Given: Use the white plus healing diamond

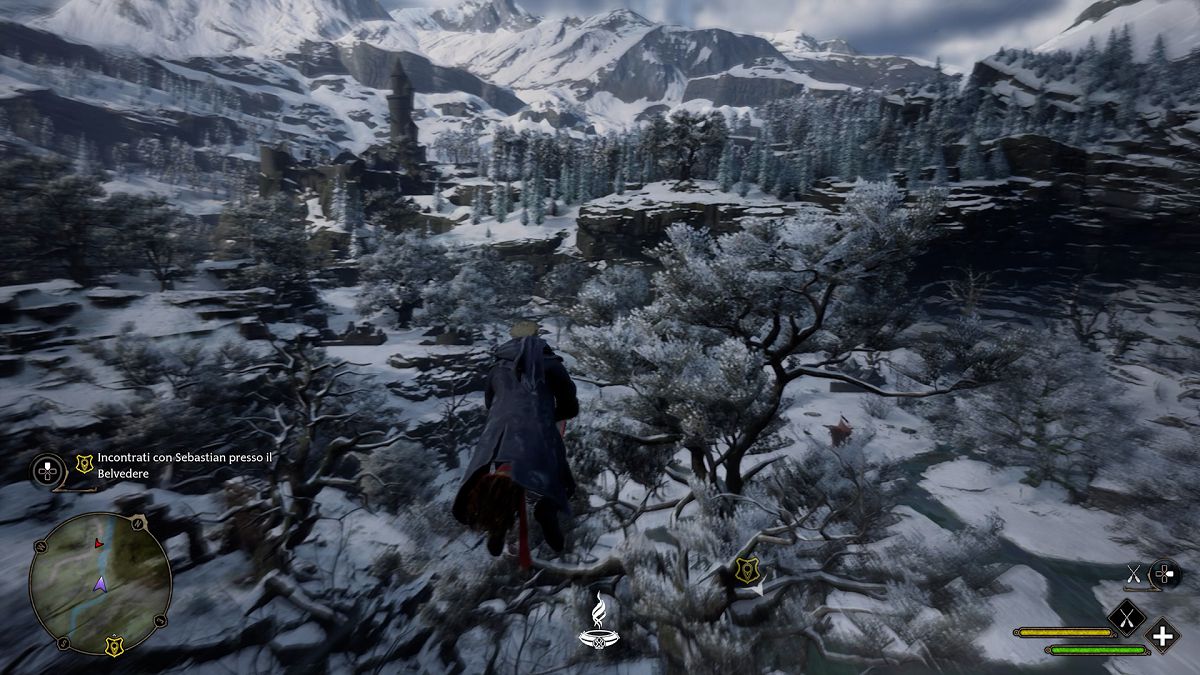Looking at the screenshot, I should (1162, 636).
